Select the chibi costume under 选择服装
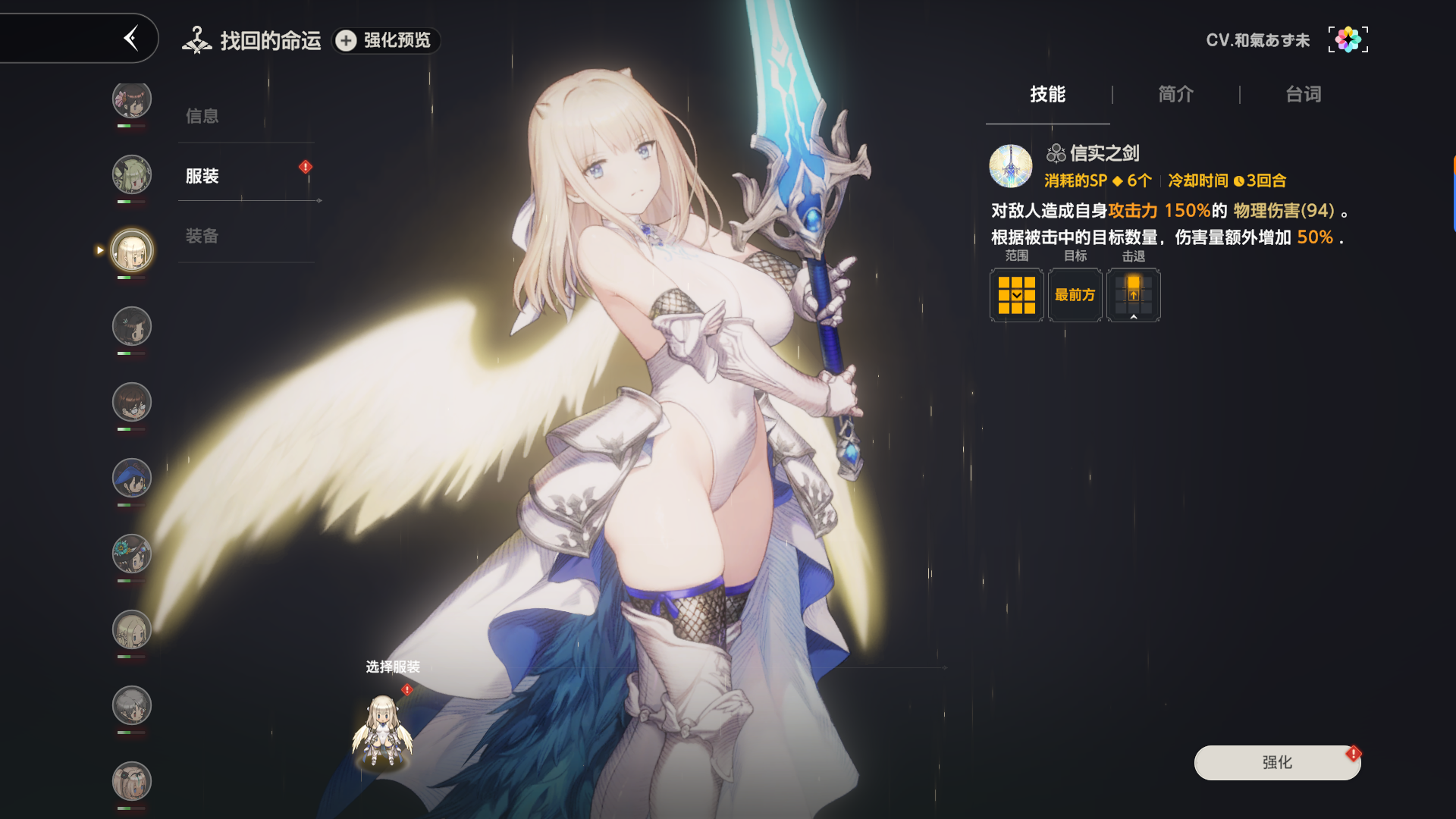The width and height of the screenshot is (1456, 819). 383,730
